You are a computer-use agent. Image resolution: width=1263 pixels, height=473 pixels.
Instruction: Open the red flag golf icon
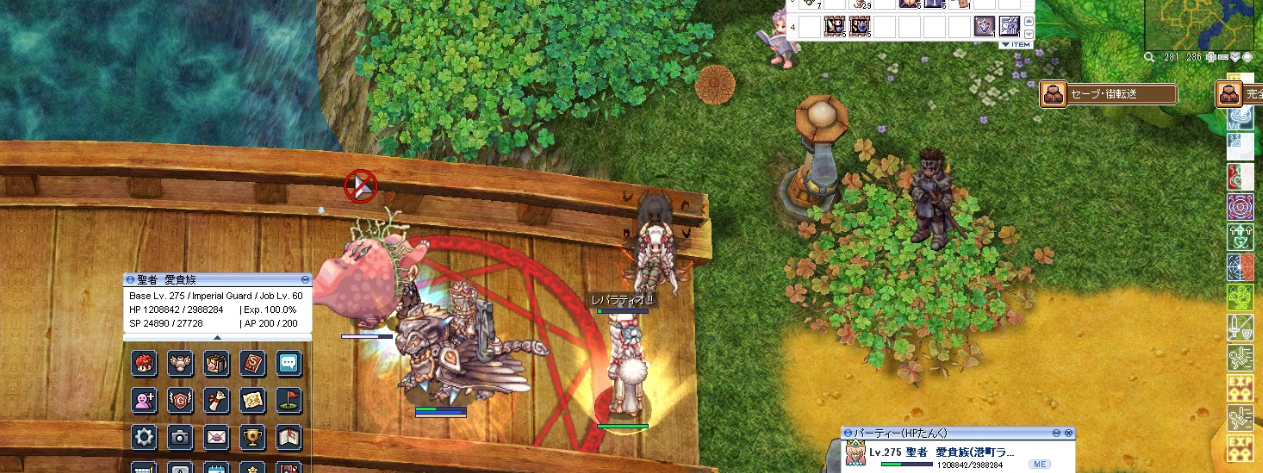288,400
